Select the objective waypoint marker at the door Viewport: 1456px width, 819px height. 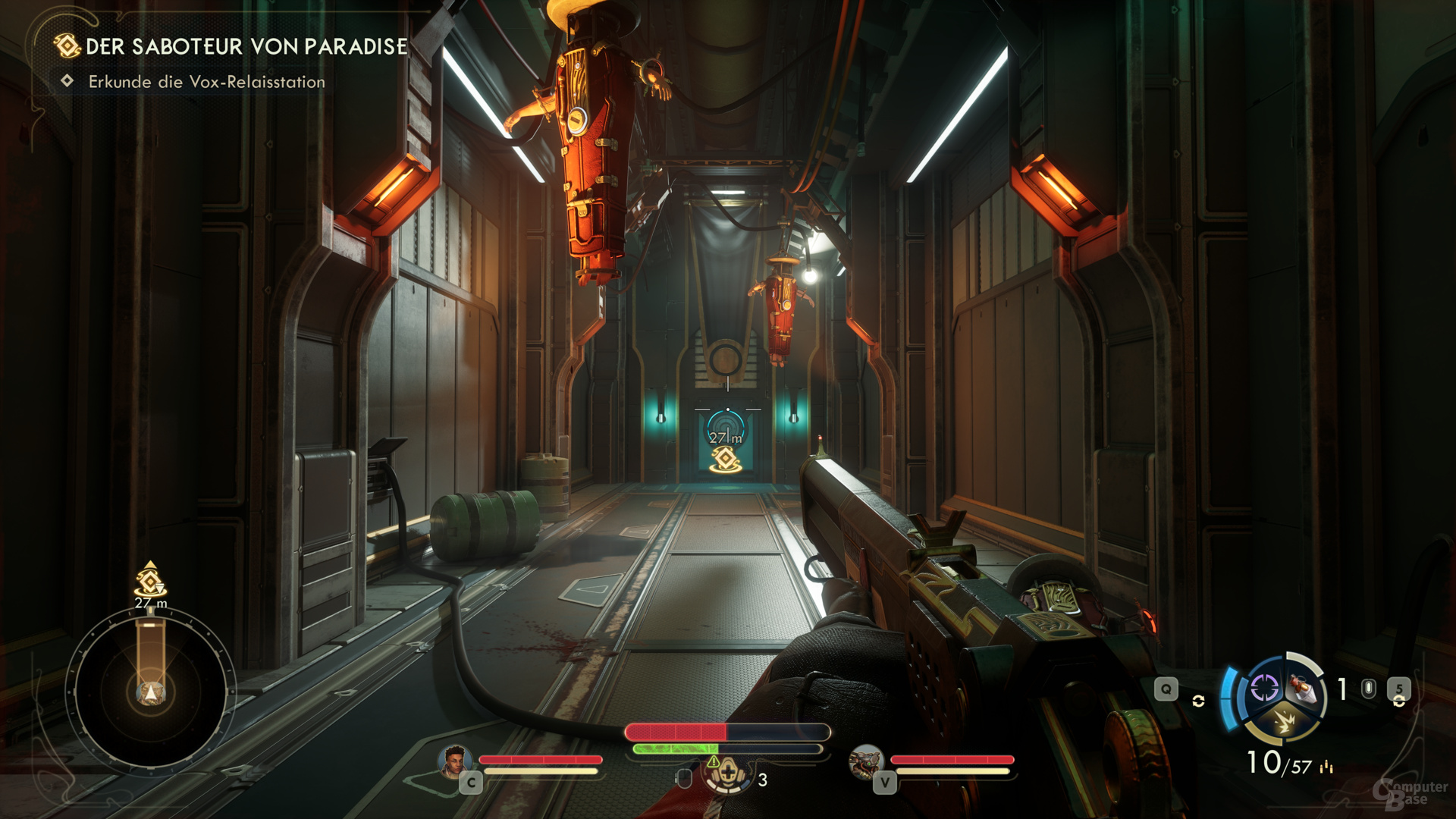tap(726, 459)
